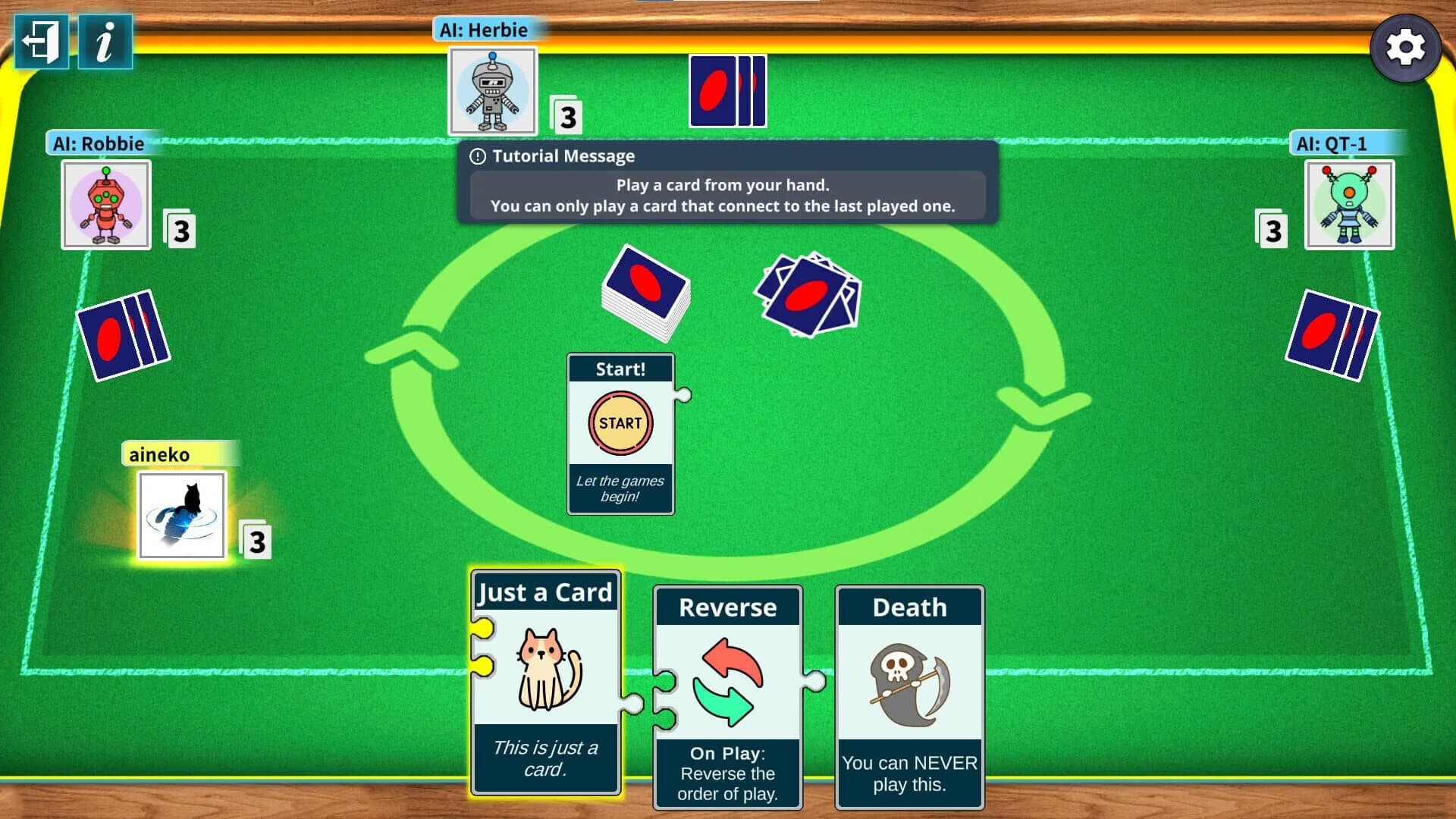
Task: Select AI: Herbie's robot avatar
Action: 493,91
